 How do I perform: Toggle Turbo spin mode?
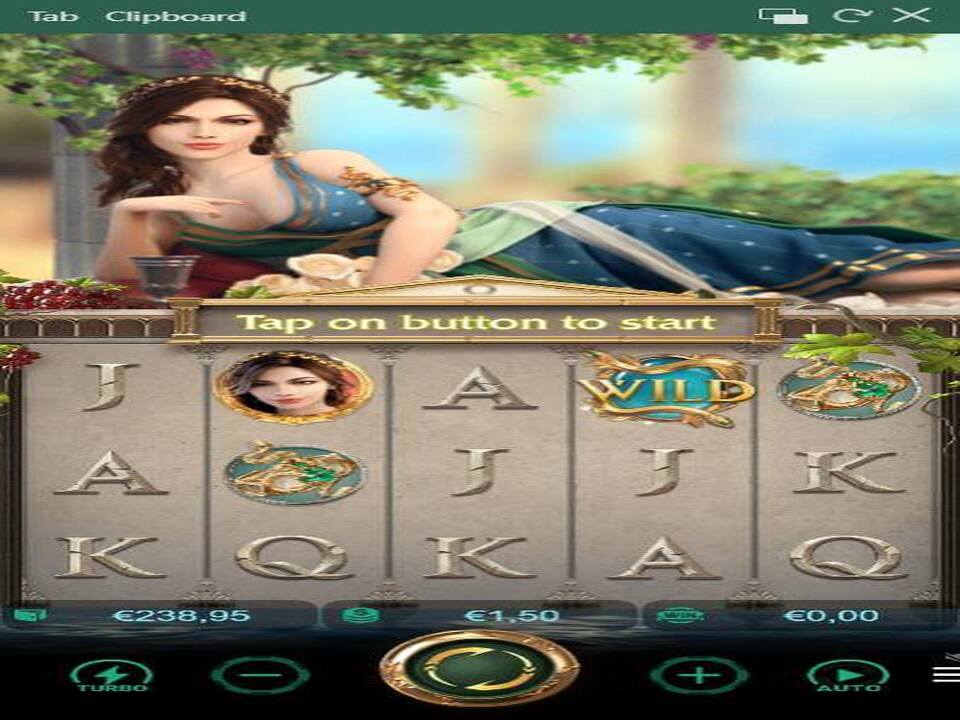click(111, 675)
